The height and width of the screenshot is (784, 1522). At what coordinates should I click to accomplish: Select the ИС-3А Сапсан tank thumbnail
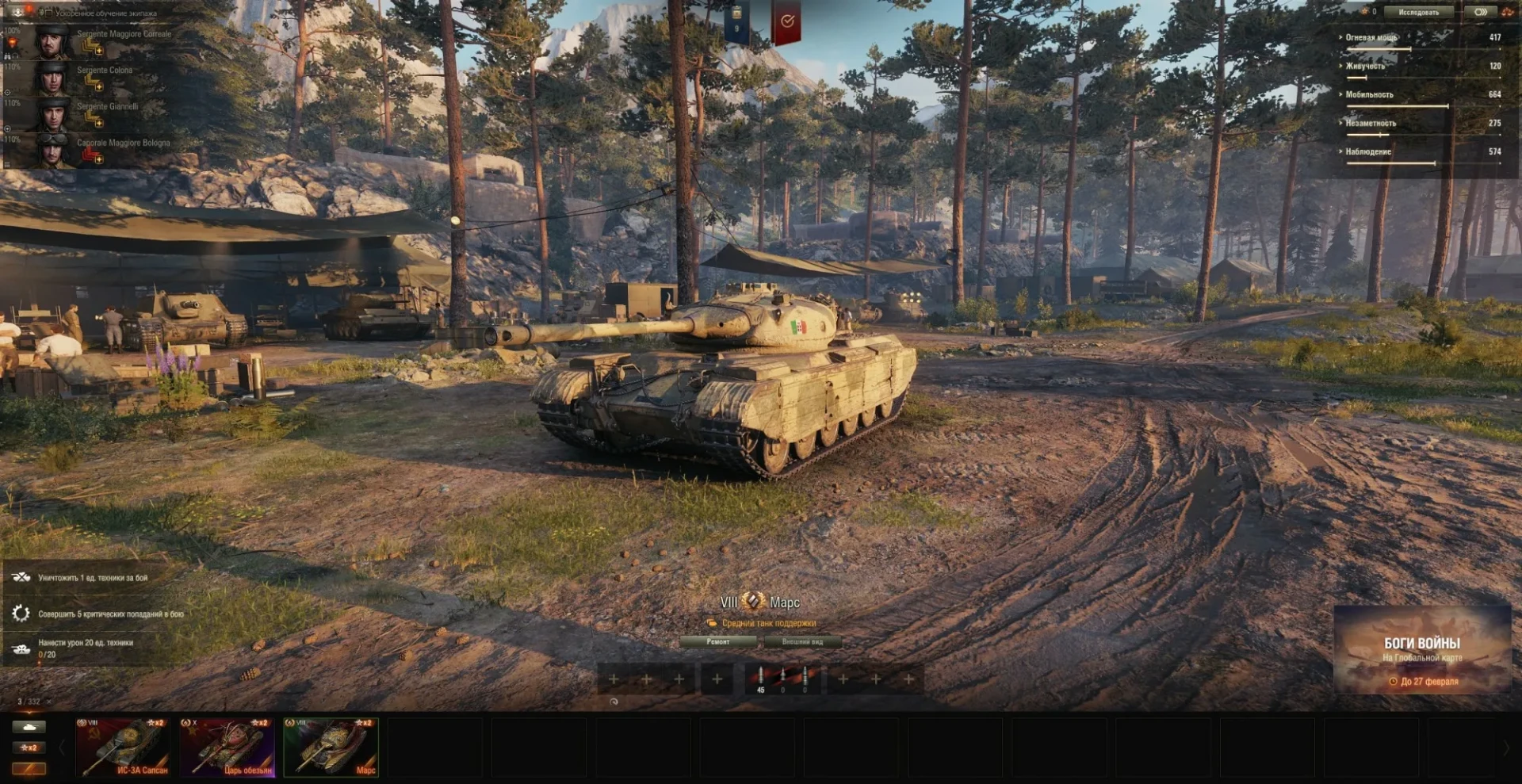(x=123, y=747)
